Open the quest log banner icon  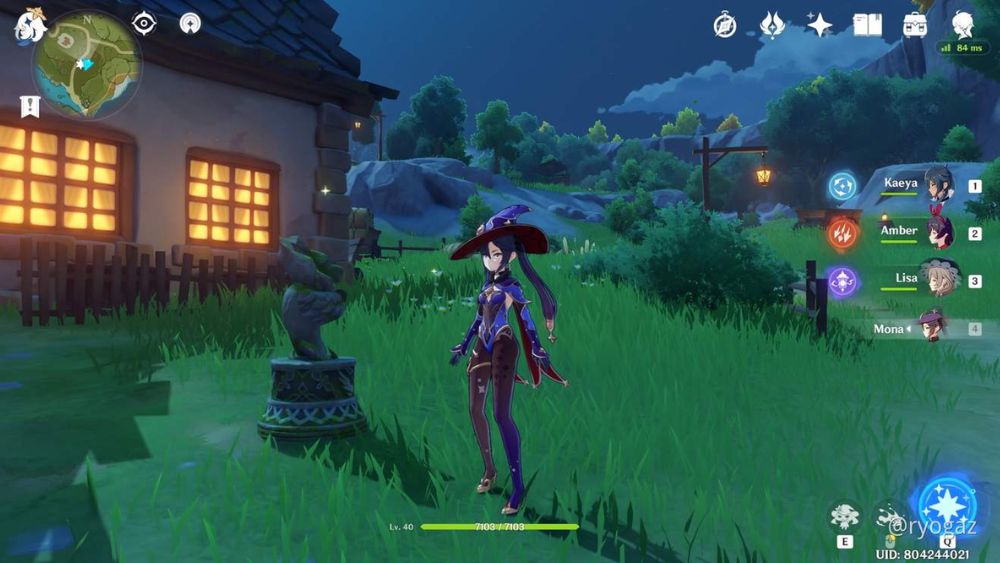click(30, 106)
